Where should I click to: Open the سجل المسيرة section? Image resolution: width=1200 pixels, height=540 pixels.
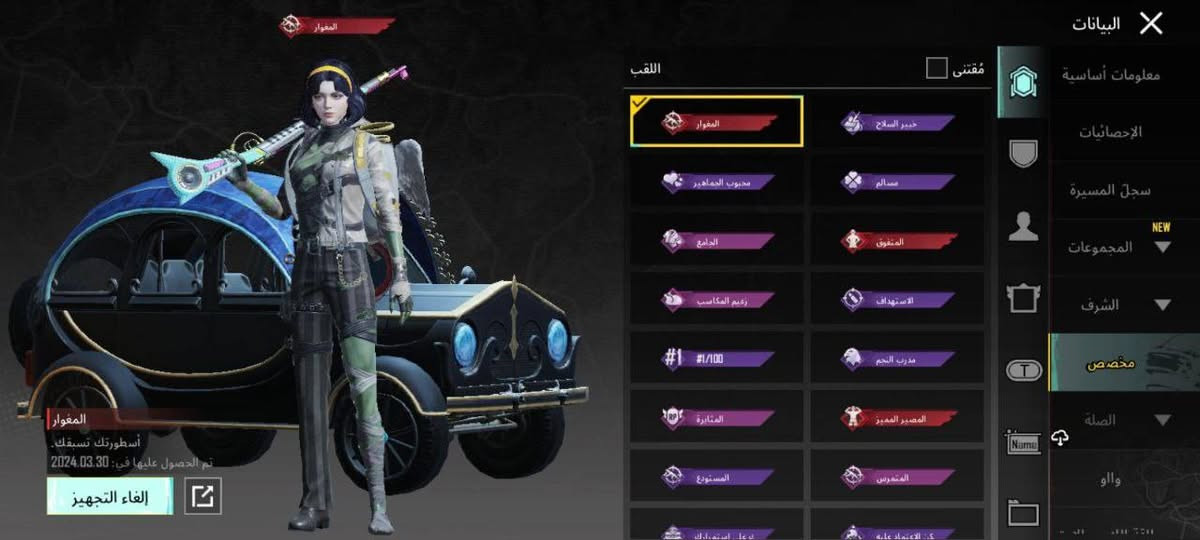point(1110,190)
